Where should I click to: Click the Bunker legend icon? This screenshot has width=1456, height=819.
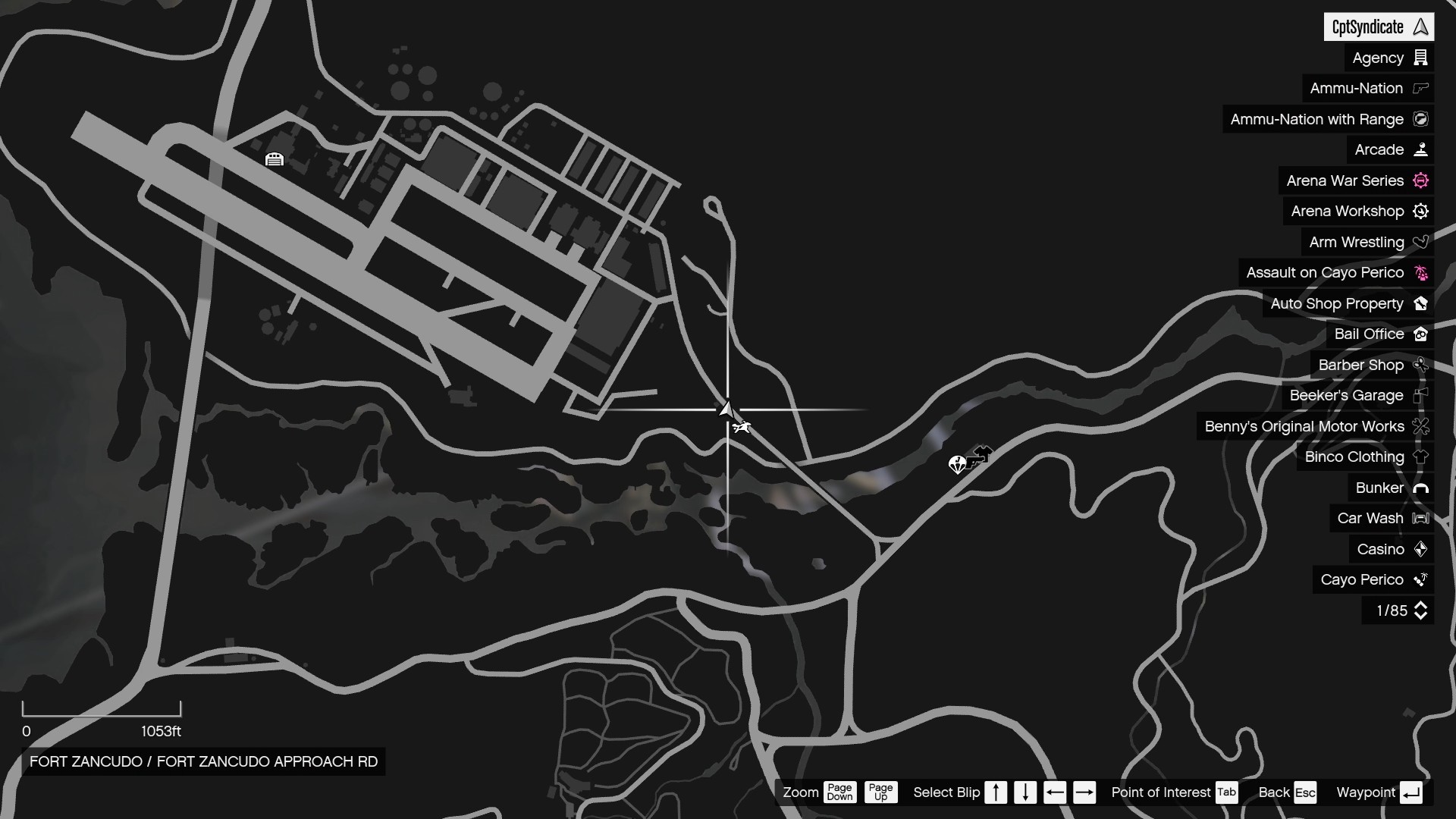point(1420,488)
